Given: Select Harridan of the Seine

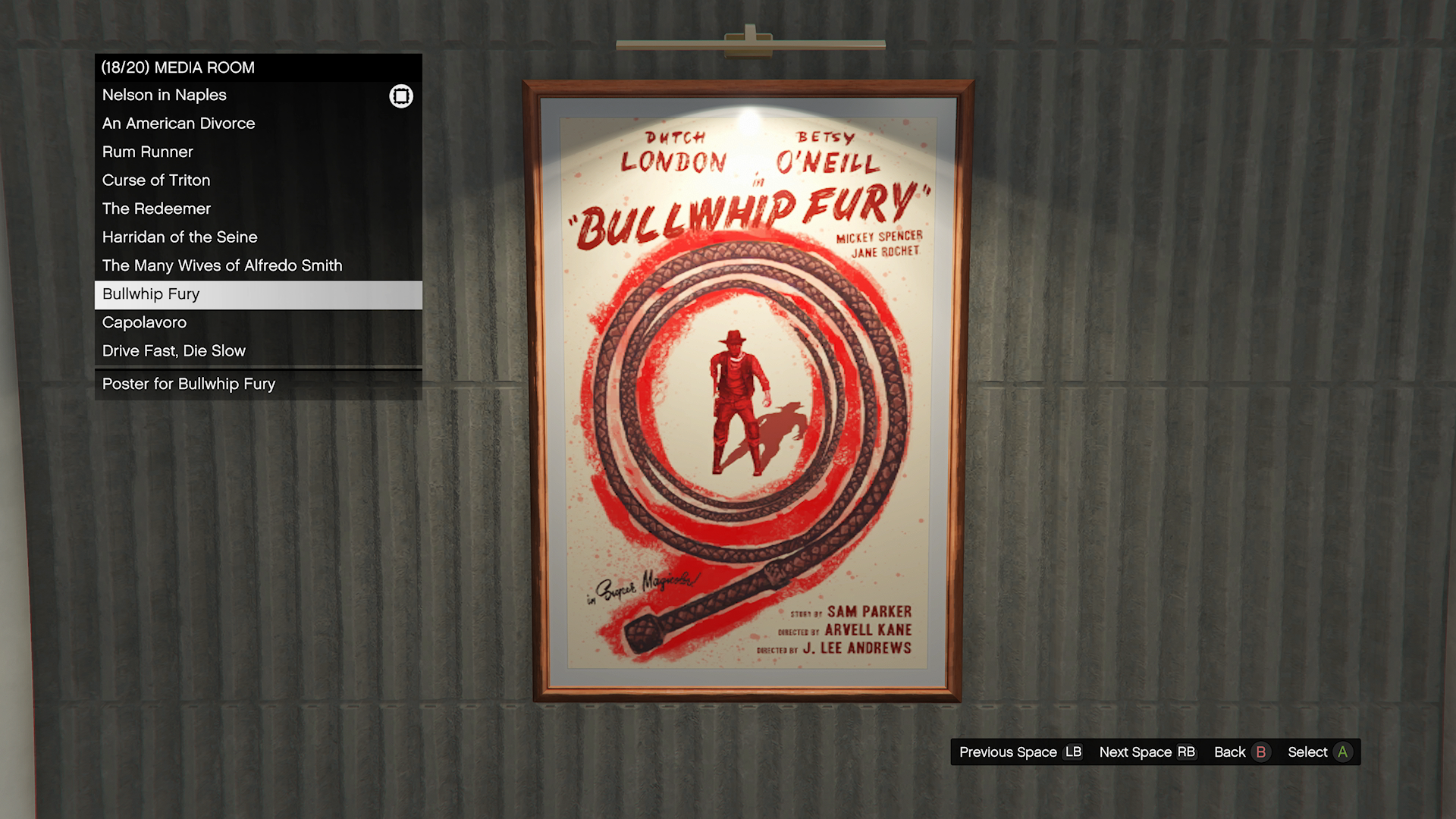Looking at the screenshot, I should (180, 237).
